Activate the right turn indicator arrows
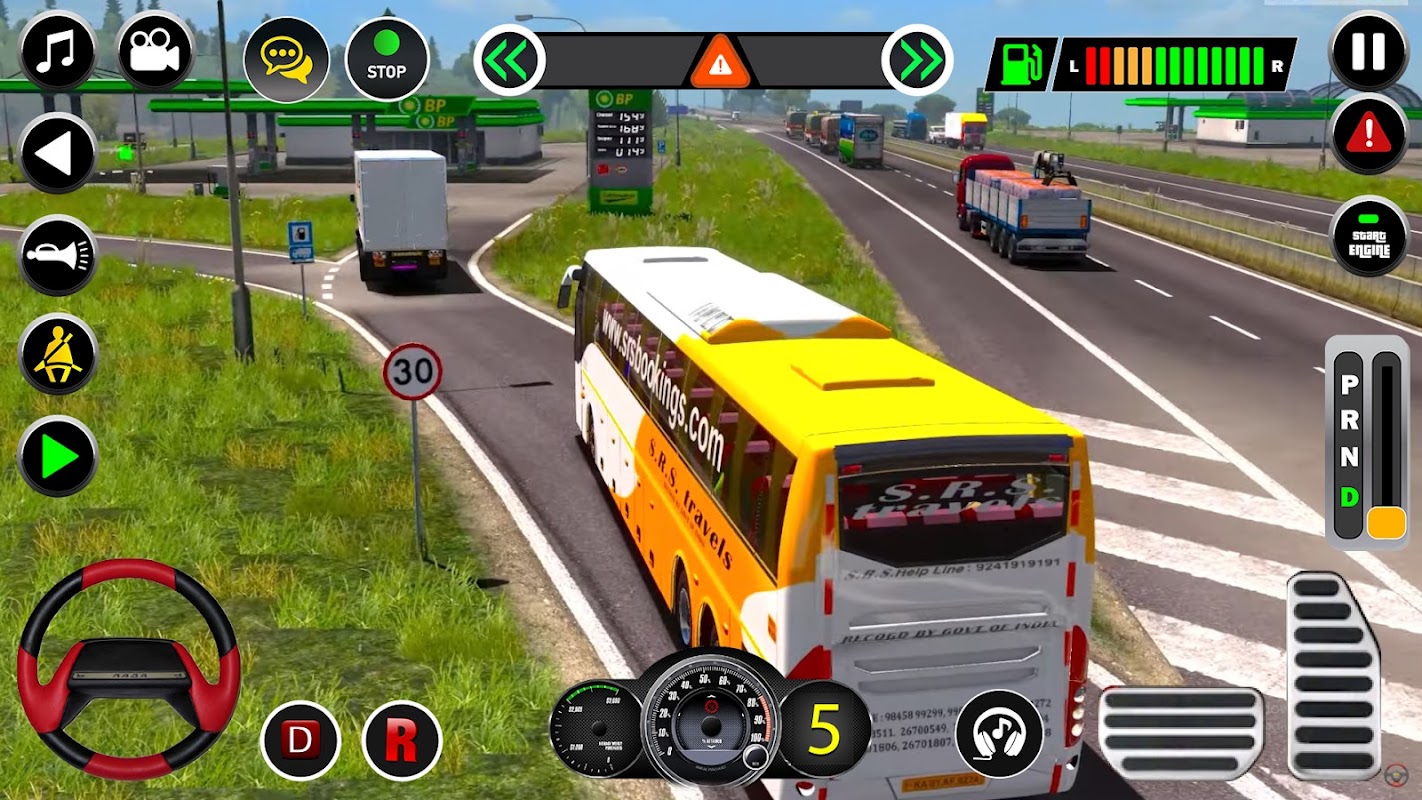Screen dimensions: 1422x800 coord(916,60)
